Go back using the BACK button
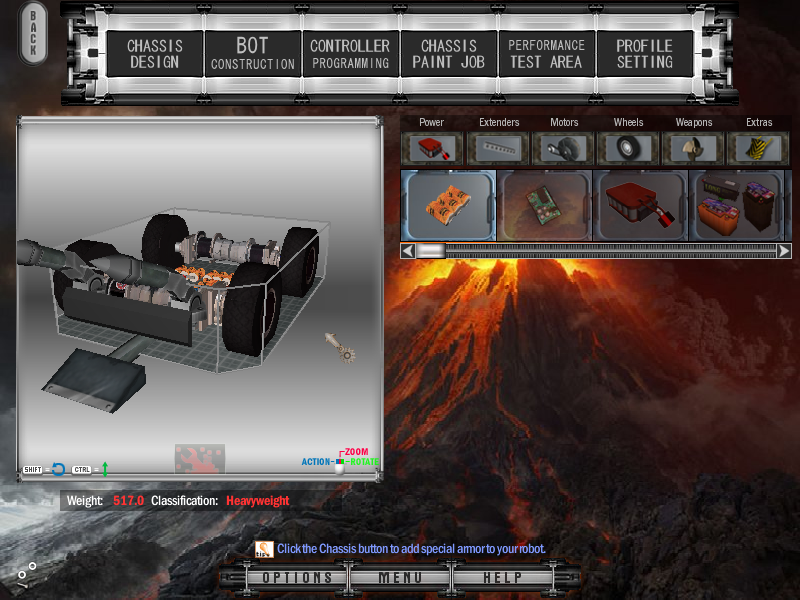This screenshot has height=600, width=800. [x=33, y=35]
